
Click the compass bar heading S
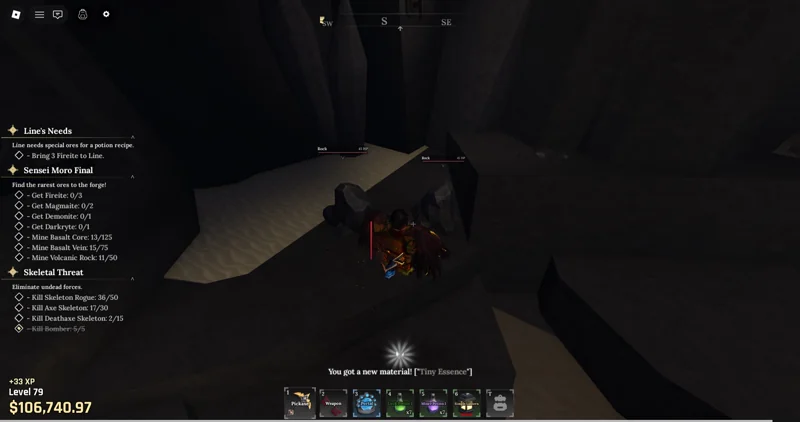pyautogui.click(x=384, y=21)
